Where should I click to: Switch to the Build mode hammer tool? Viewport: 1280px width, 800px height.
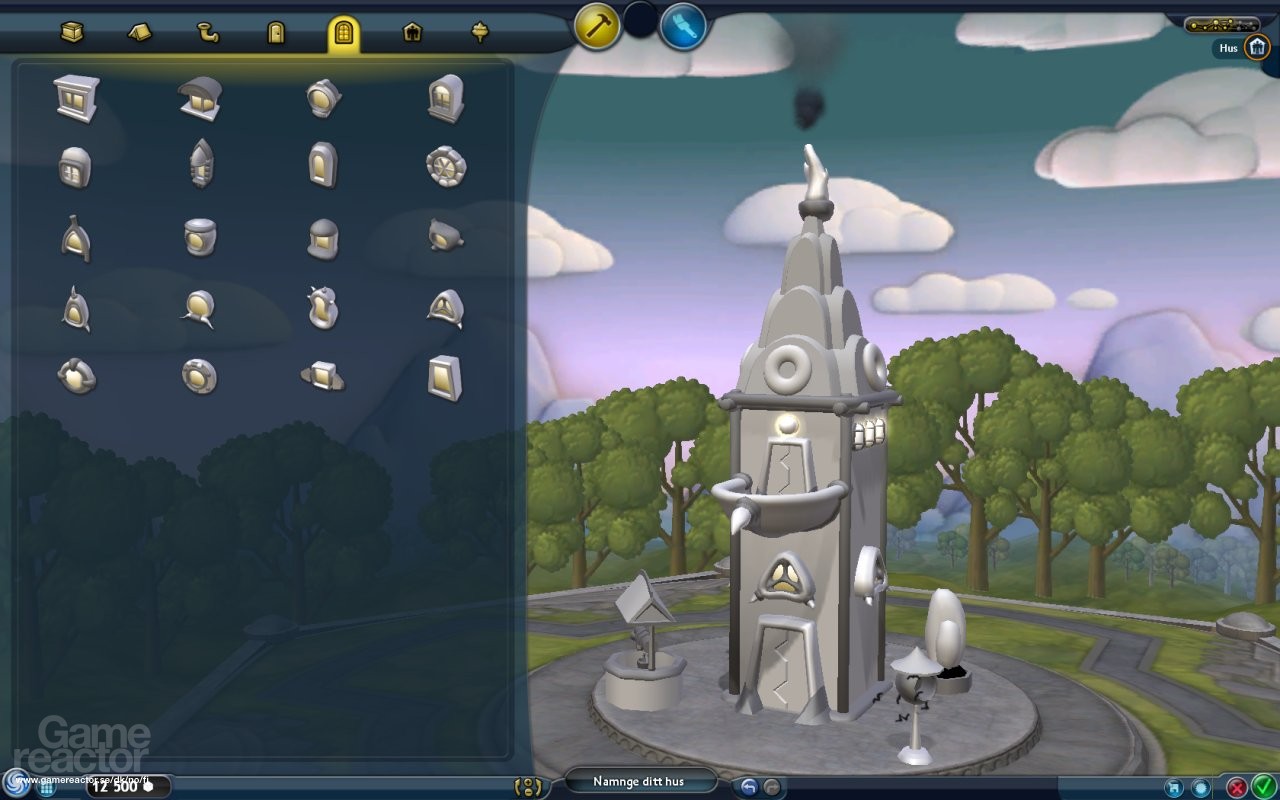pyautogui.click(x=597, y=27)
